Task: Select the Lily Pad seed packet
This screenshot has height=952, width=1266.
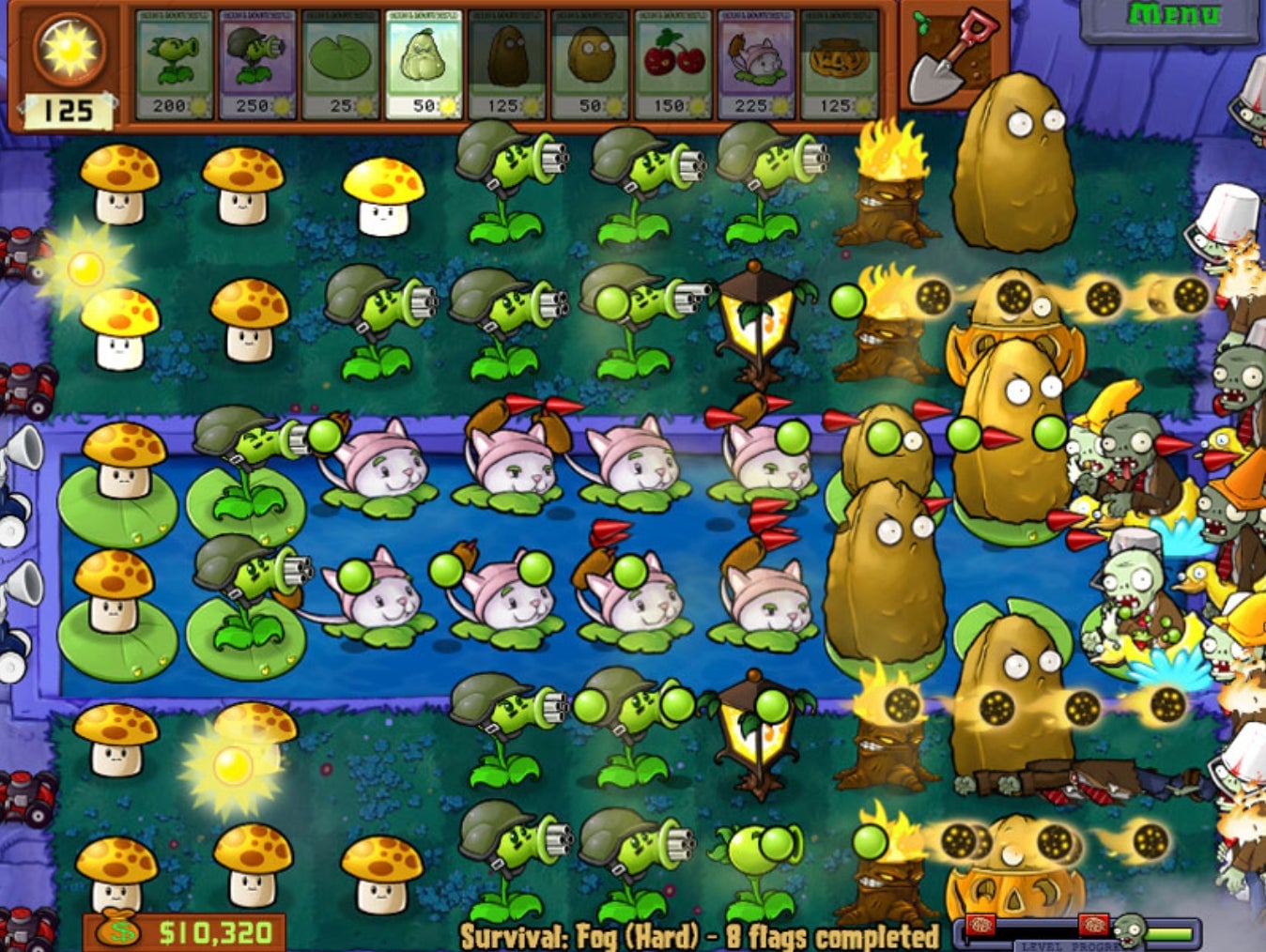Action: coord(336,61)
